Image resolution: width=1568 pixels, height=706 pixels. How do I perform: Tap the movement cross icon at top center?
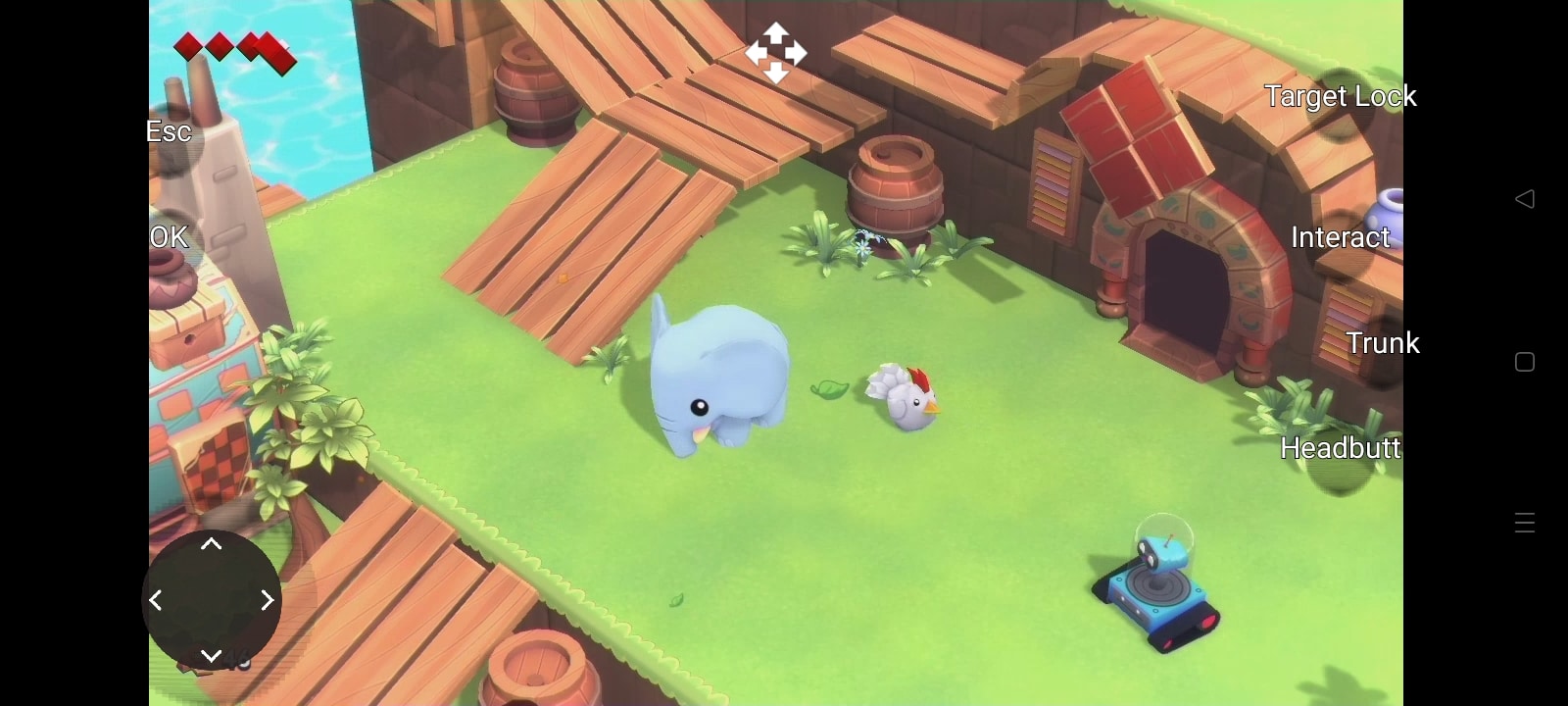[775, 54]
